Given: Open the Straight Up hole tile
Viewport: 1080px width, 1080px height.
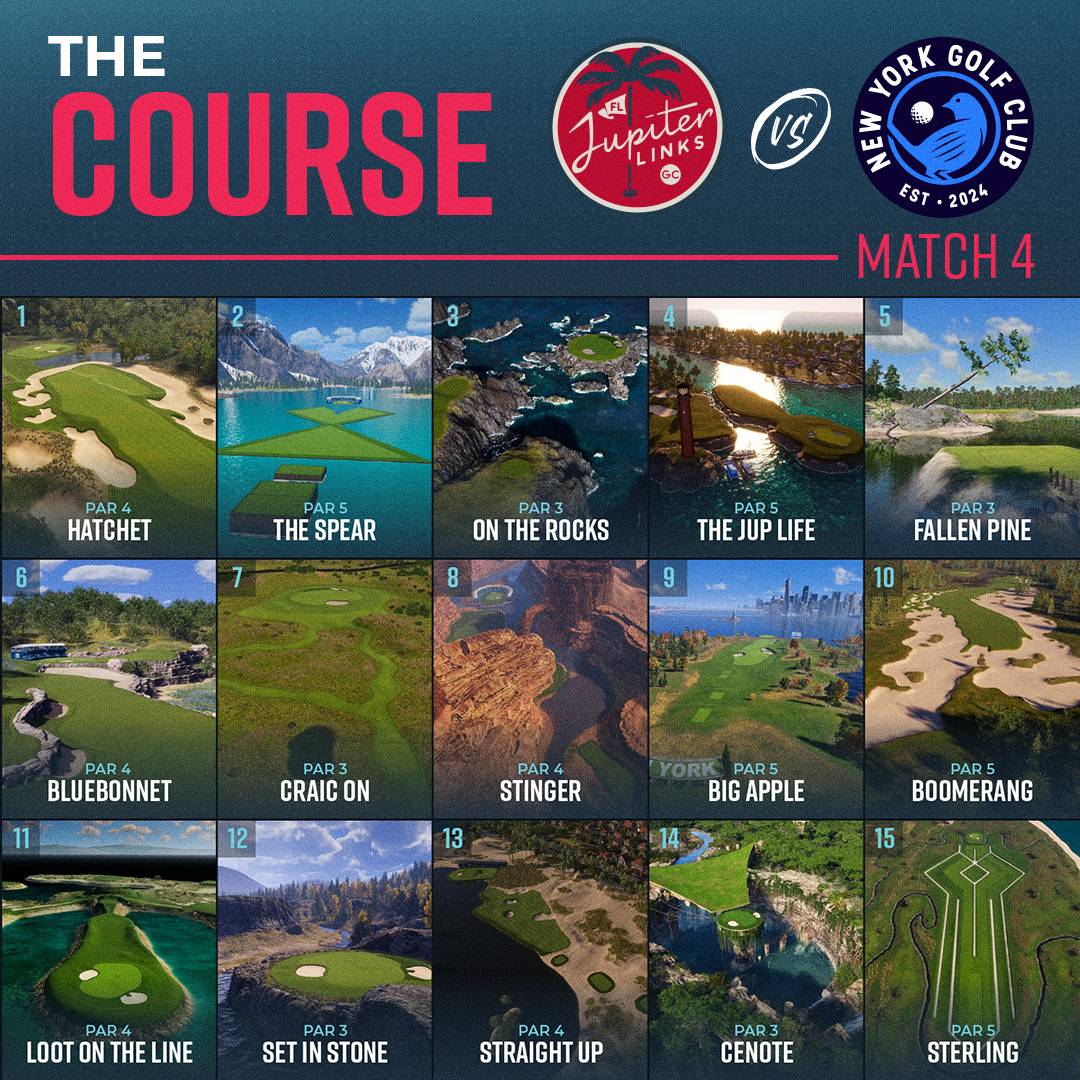Looking at the screenshot, I should point(540,948).
